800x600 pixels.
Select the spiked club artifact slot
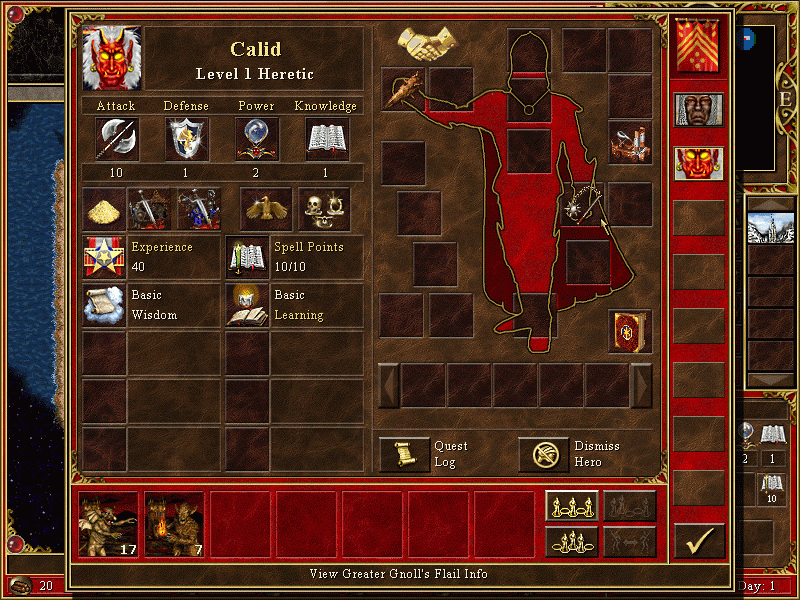coord(403,87)
